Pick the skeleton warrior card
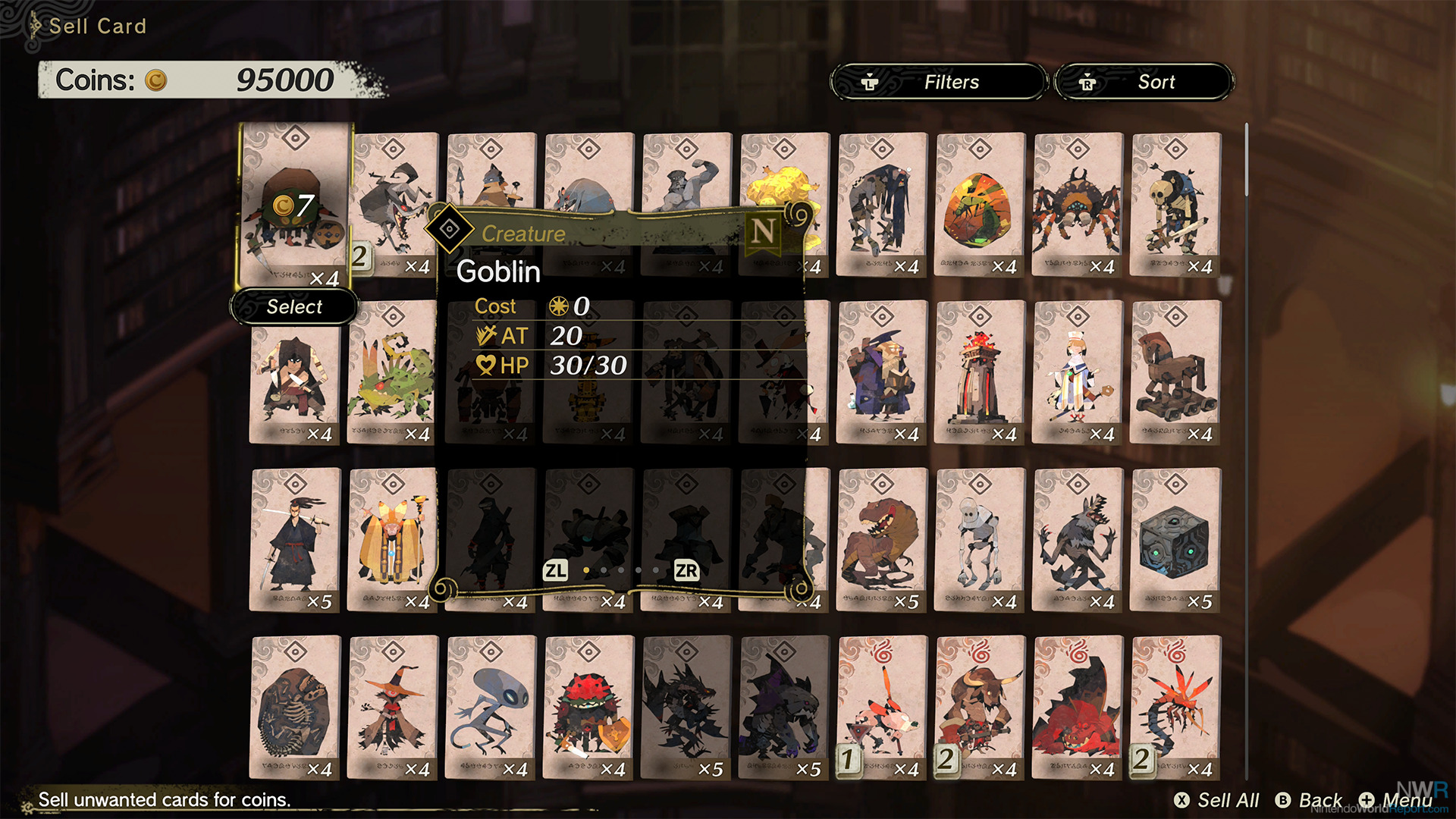Image resolution: width=1456 pixels, height=819 pixels. [x=1175, y=205]
